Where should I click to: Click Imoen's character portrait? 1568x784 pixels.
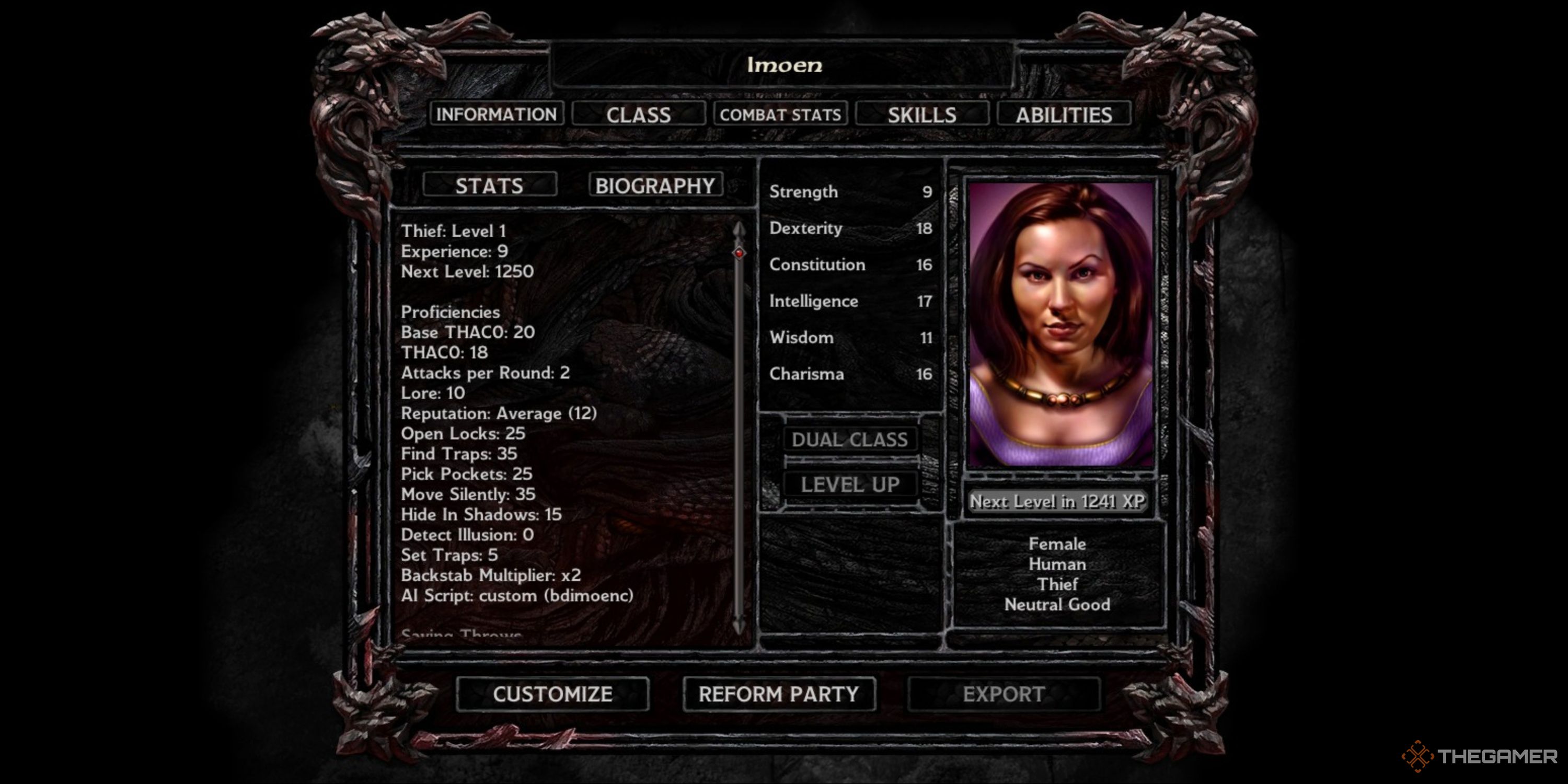coord(1060,324)
